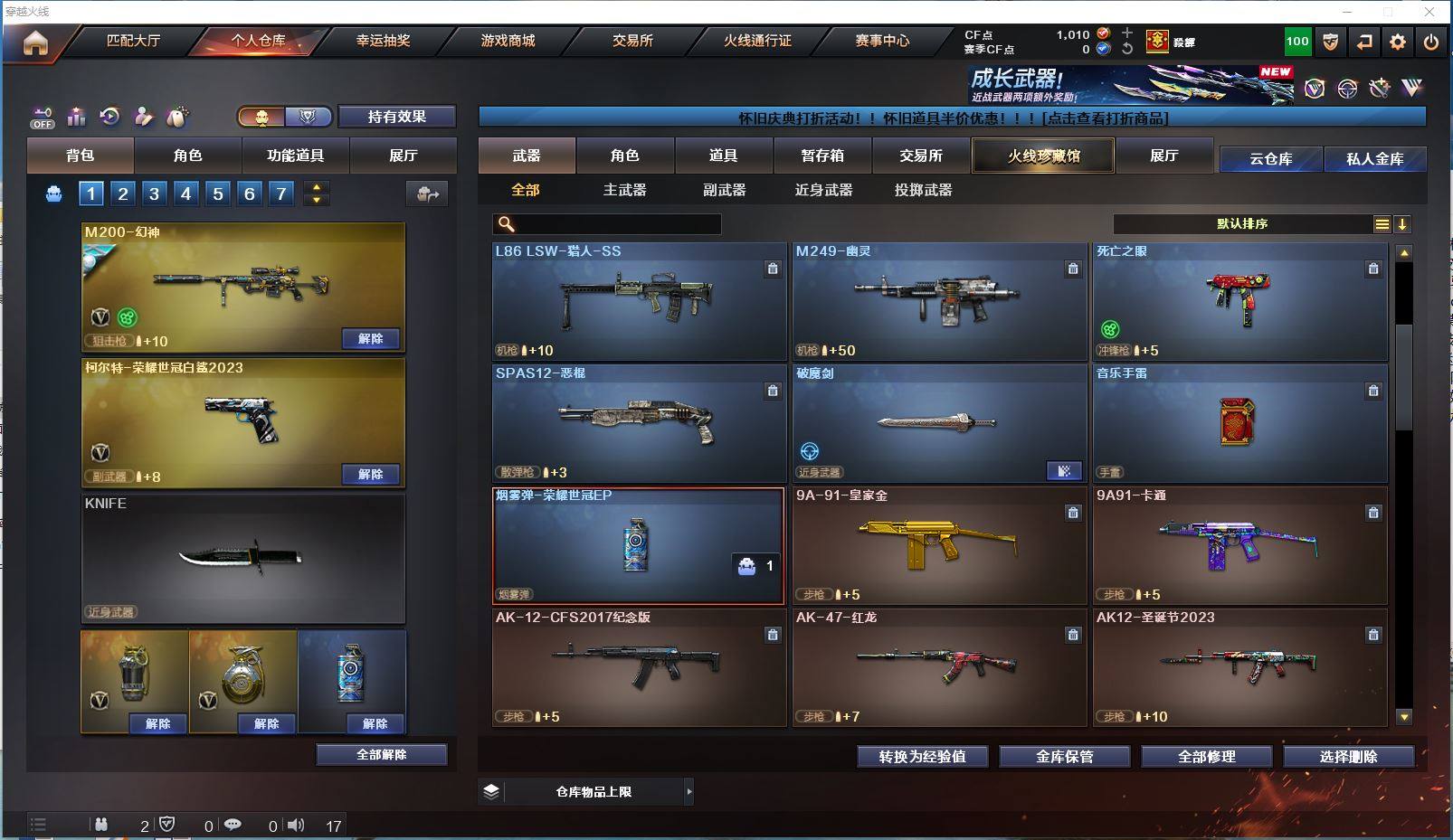Image resolution: width=1453 pixels, height=840 pixels.
Task: Click 全部解除 to unequip everything
Action: (x=381, y=755)
